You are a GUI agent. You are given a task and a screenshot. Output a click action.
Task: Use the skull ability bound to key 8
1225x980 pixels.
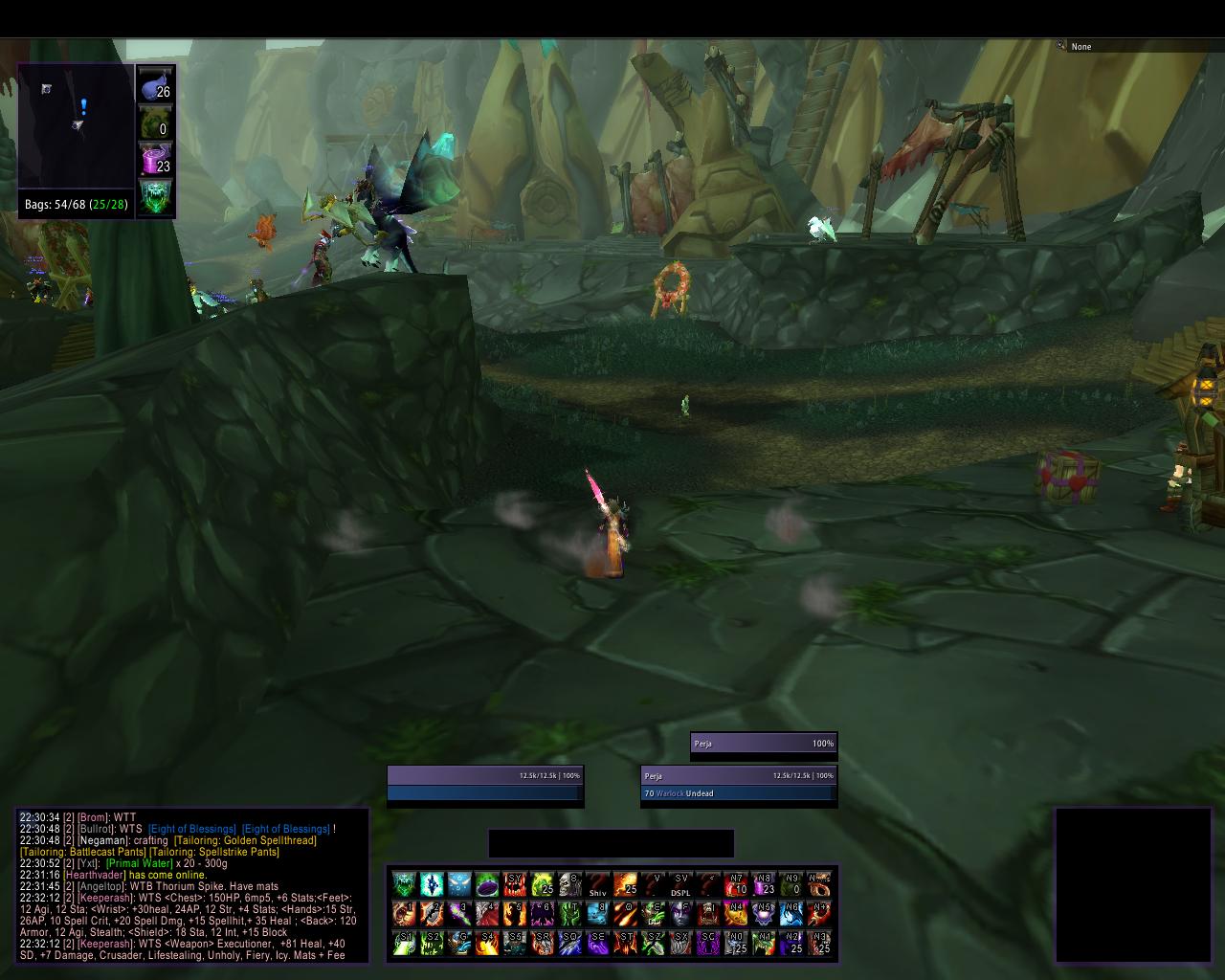[x=570, y=883]
